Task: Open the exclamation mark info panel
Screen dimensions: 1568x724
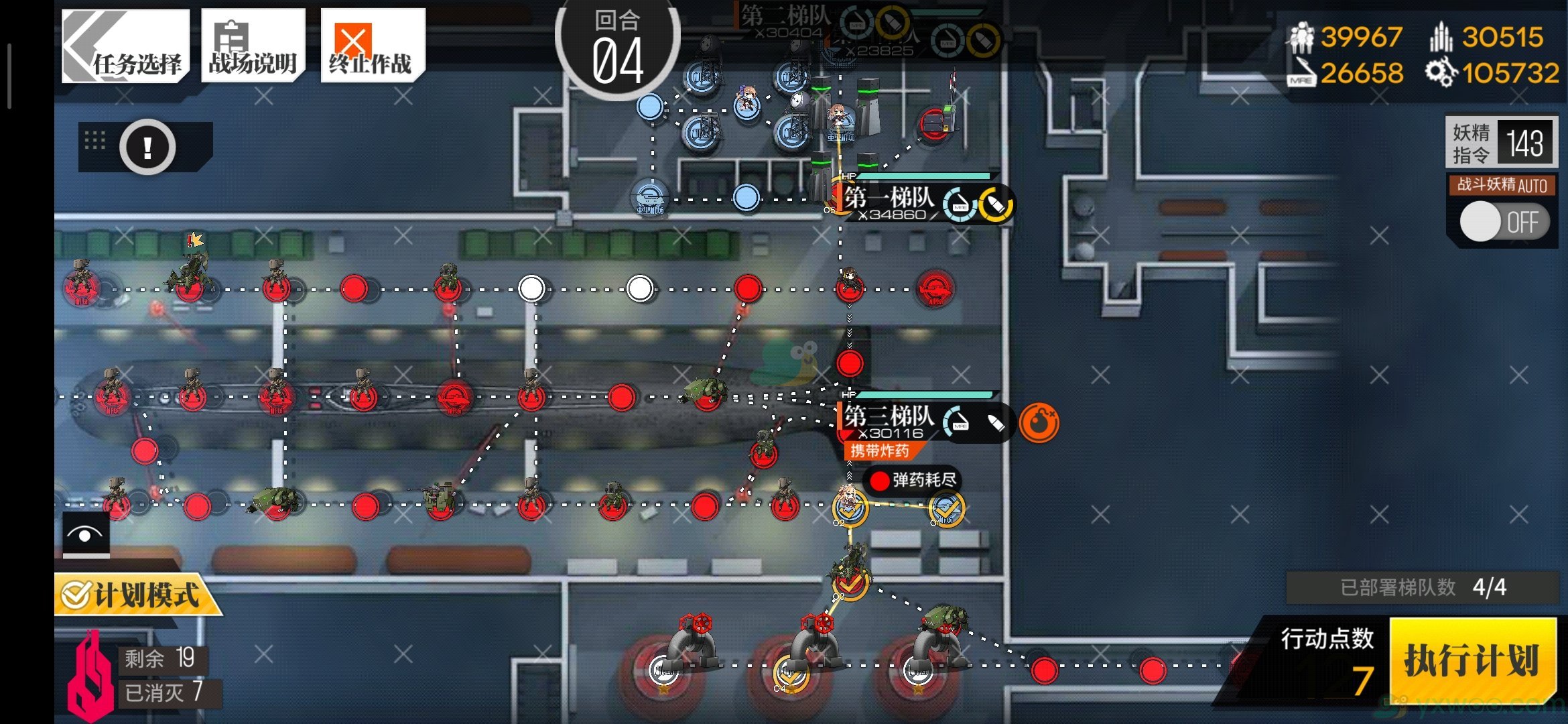Action: tap(147, 147)
